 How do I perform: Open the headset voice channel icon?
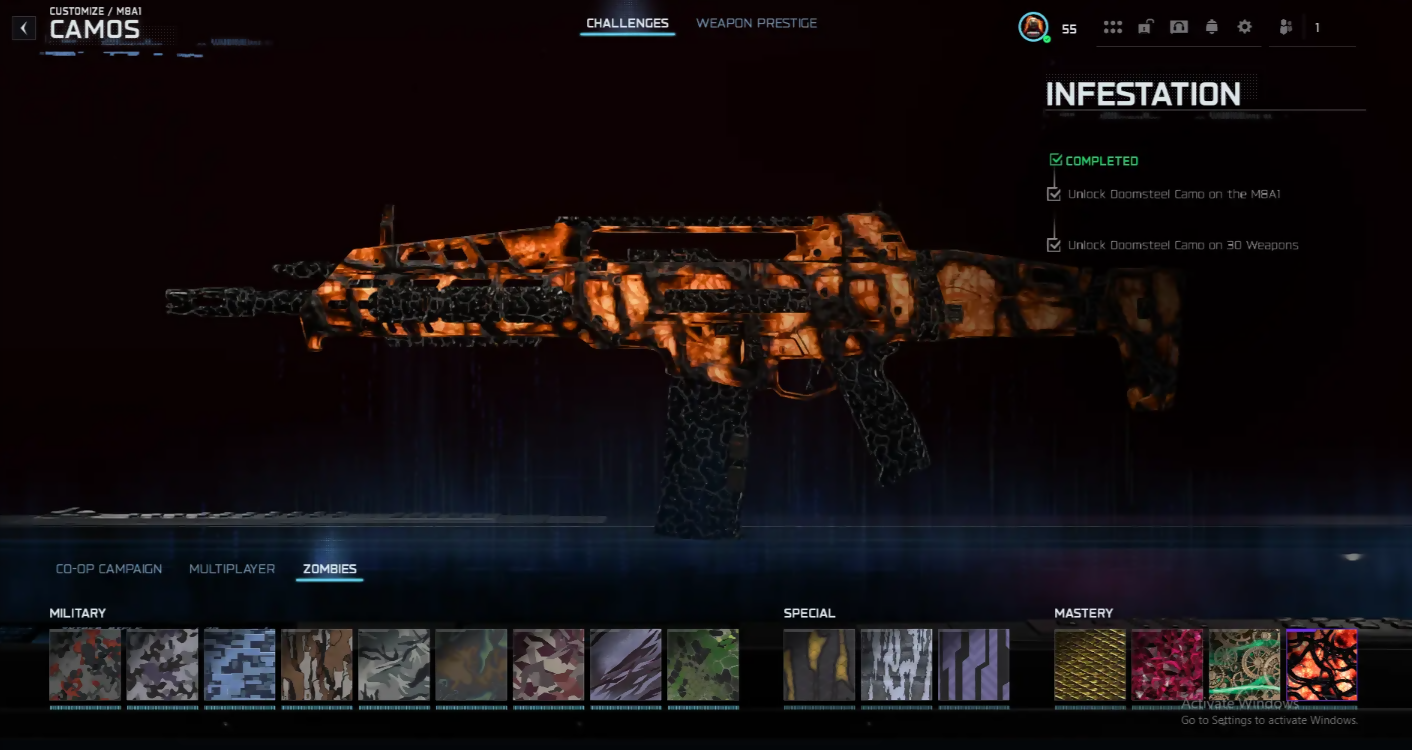[1179, 27]
